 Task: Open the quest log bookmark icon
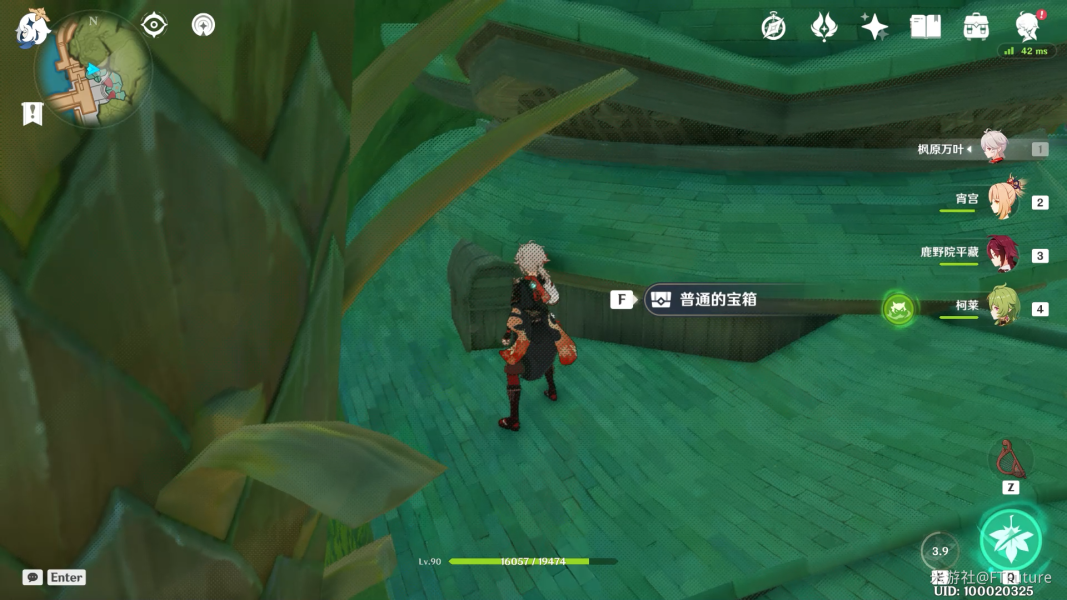(x=32, y=114)
